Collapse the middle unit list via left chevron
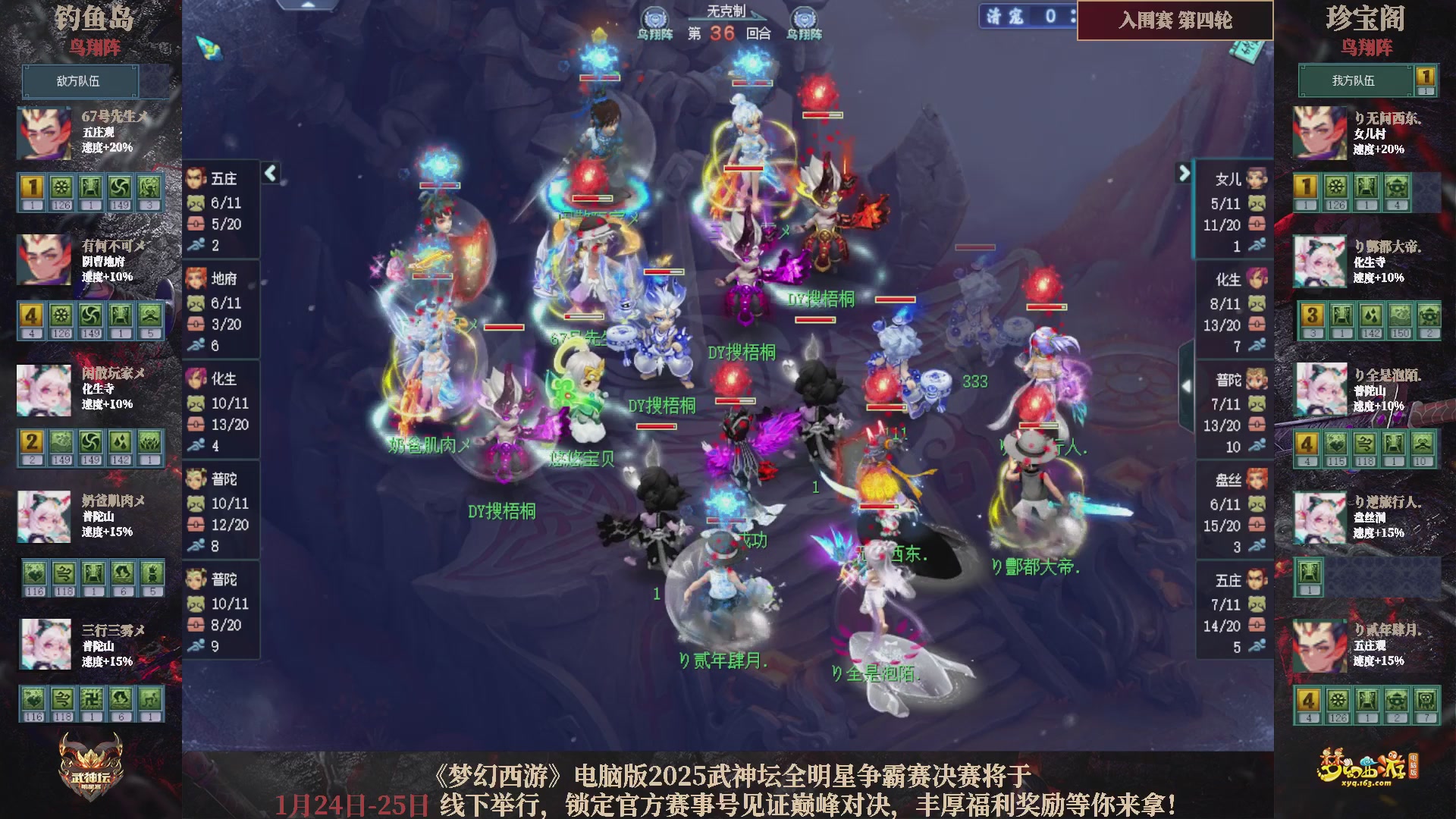The height and width of the screenshot is (819, 1456). (269, 173)
